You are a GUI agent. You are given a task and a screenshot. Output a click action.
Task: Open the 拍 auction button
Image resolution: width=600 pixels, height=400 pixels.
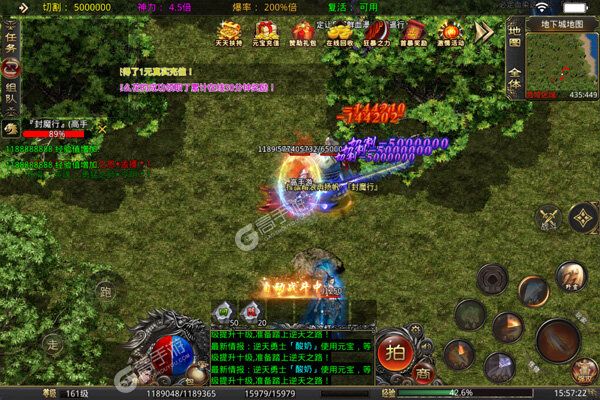coord(396,351)
